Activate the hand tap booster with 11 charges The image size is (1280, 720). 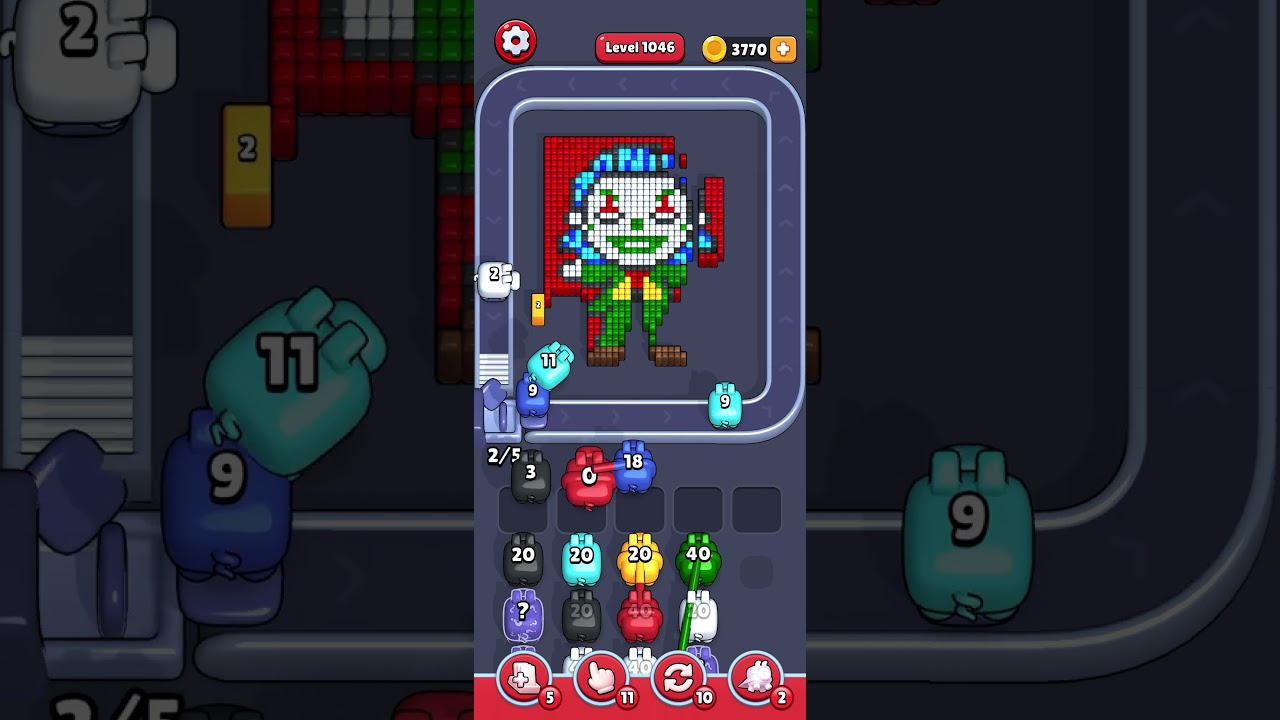coord(601,676)
